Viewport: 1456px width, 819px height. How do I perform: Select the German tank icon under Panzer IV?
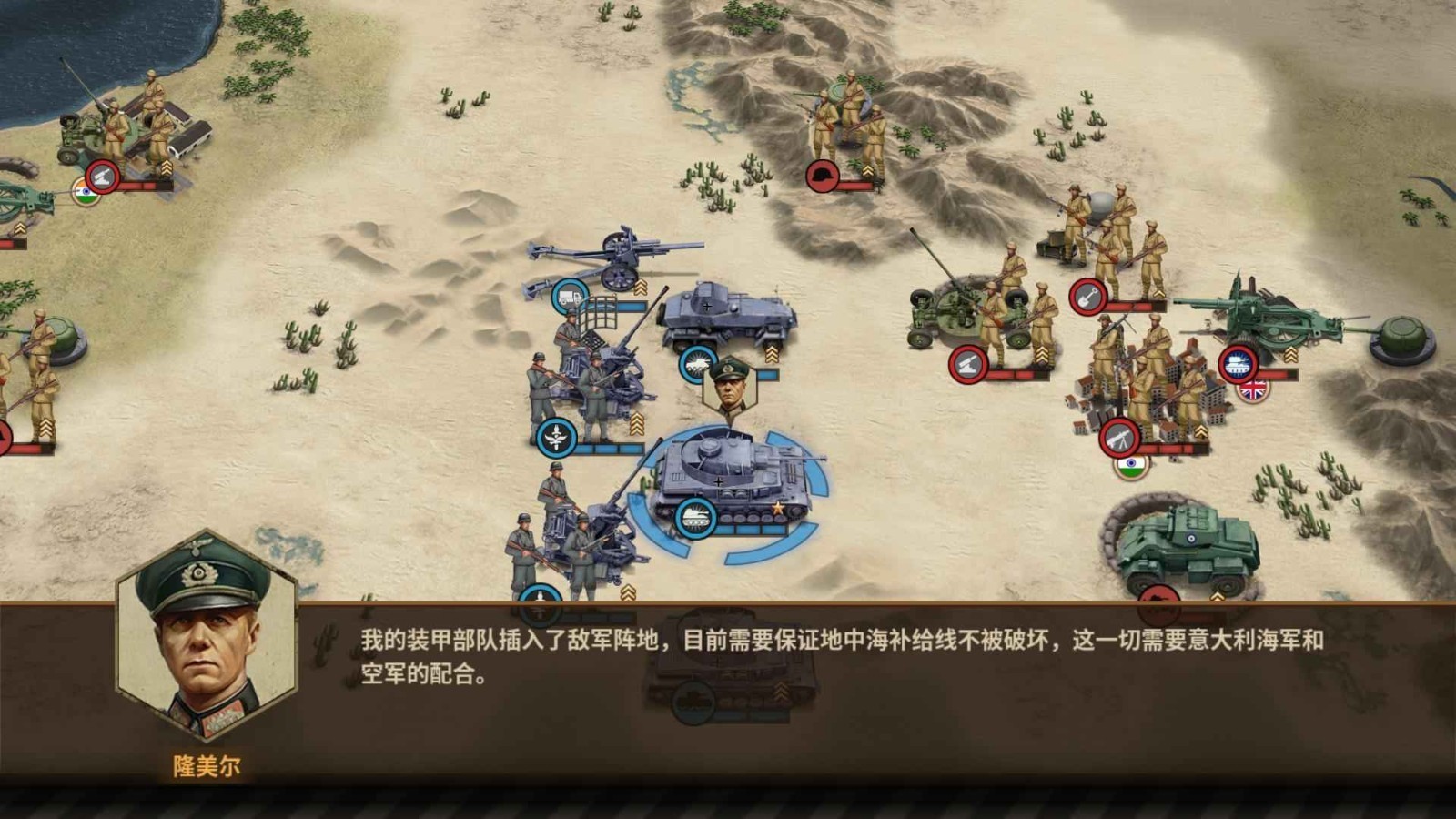[x=695, y=517]
